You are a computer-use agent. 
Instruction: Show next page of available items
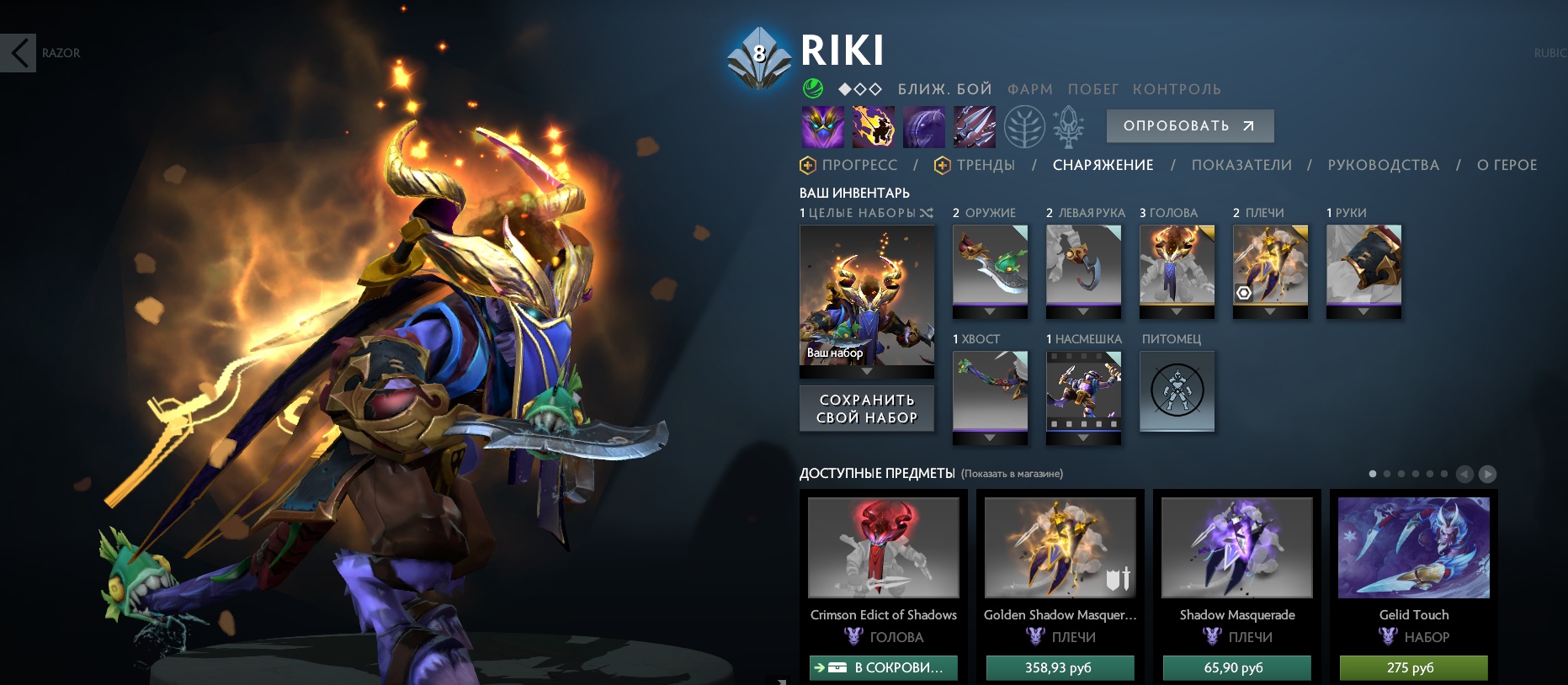(1487, 474)
